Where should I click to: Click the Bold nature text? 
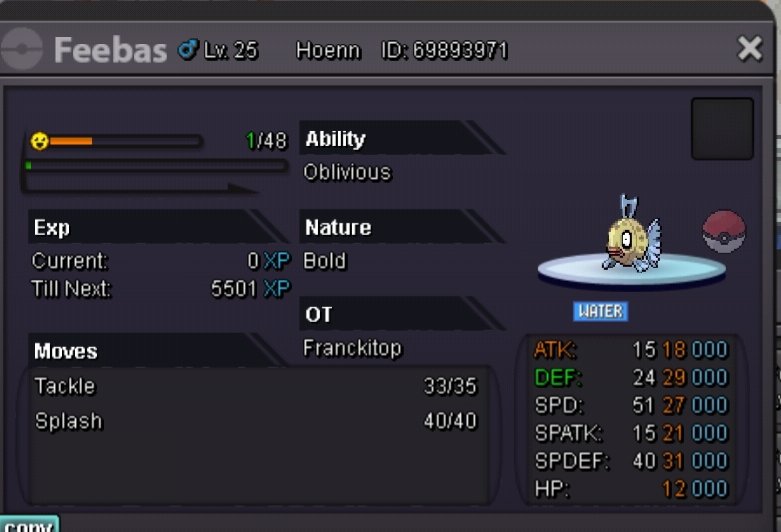[325, 261]
